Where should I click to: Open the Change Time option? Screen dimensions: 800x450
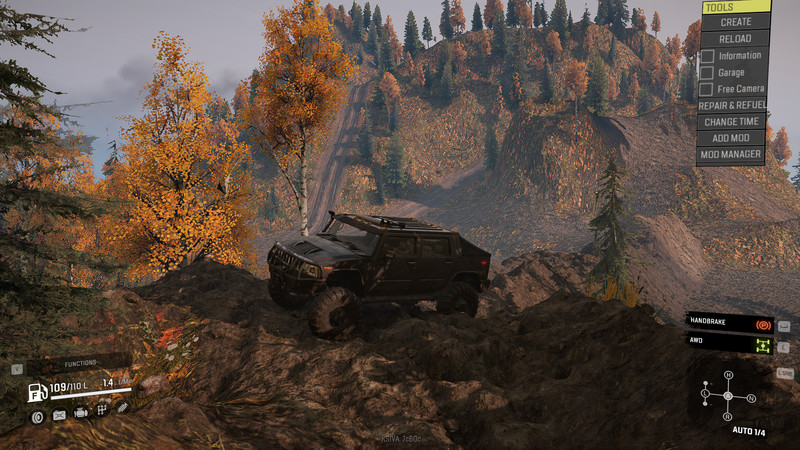[x=731, y=121]
